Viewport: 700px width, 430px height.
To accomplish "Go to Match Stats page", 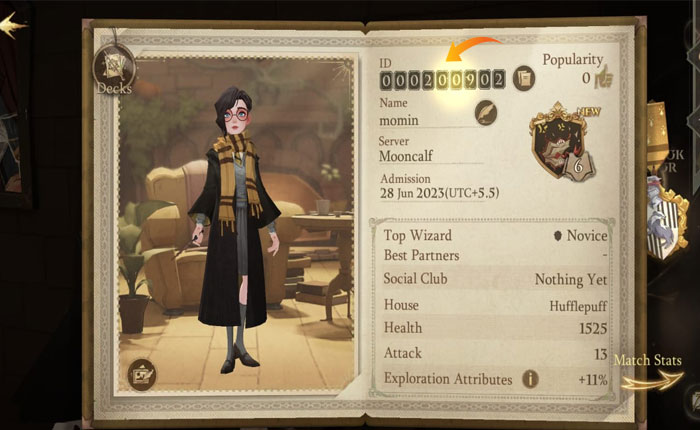I will tap(649, 366).
